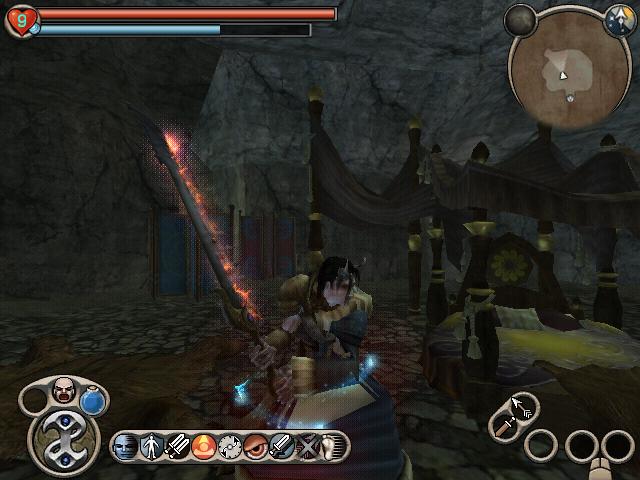Screen dimensions: 640x480
Task: Click the day-night compass dial
Action: 618,18
